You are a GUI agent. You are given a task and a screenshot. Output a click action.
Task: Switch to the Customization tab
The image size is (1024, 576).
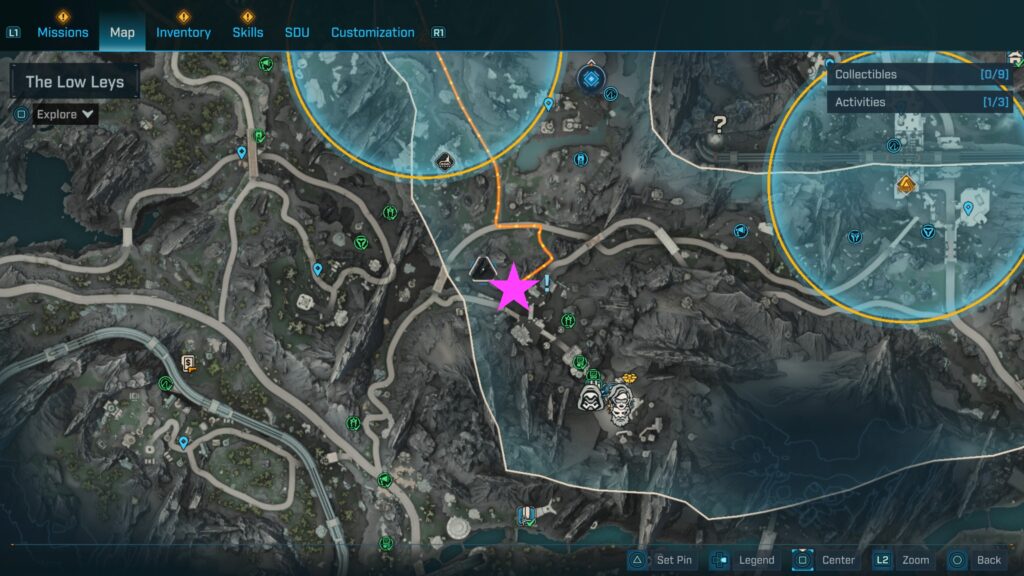372,32
